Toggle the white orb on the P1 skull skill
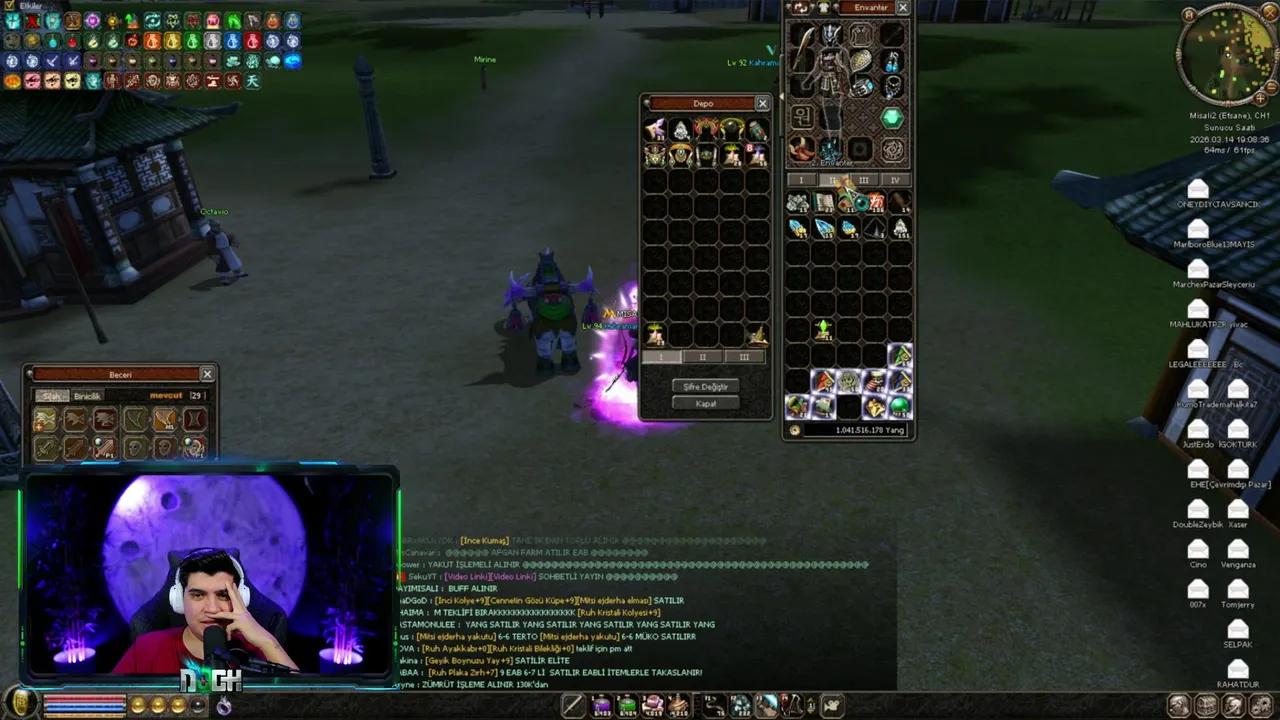Screen dimensions: 1280x720 click(x=188, y=442)
